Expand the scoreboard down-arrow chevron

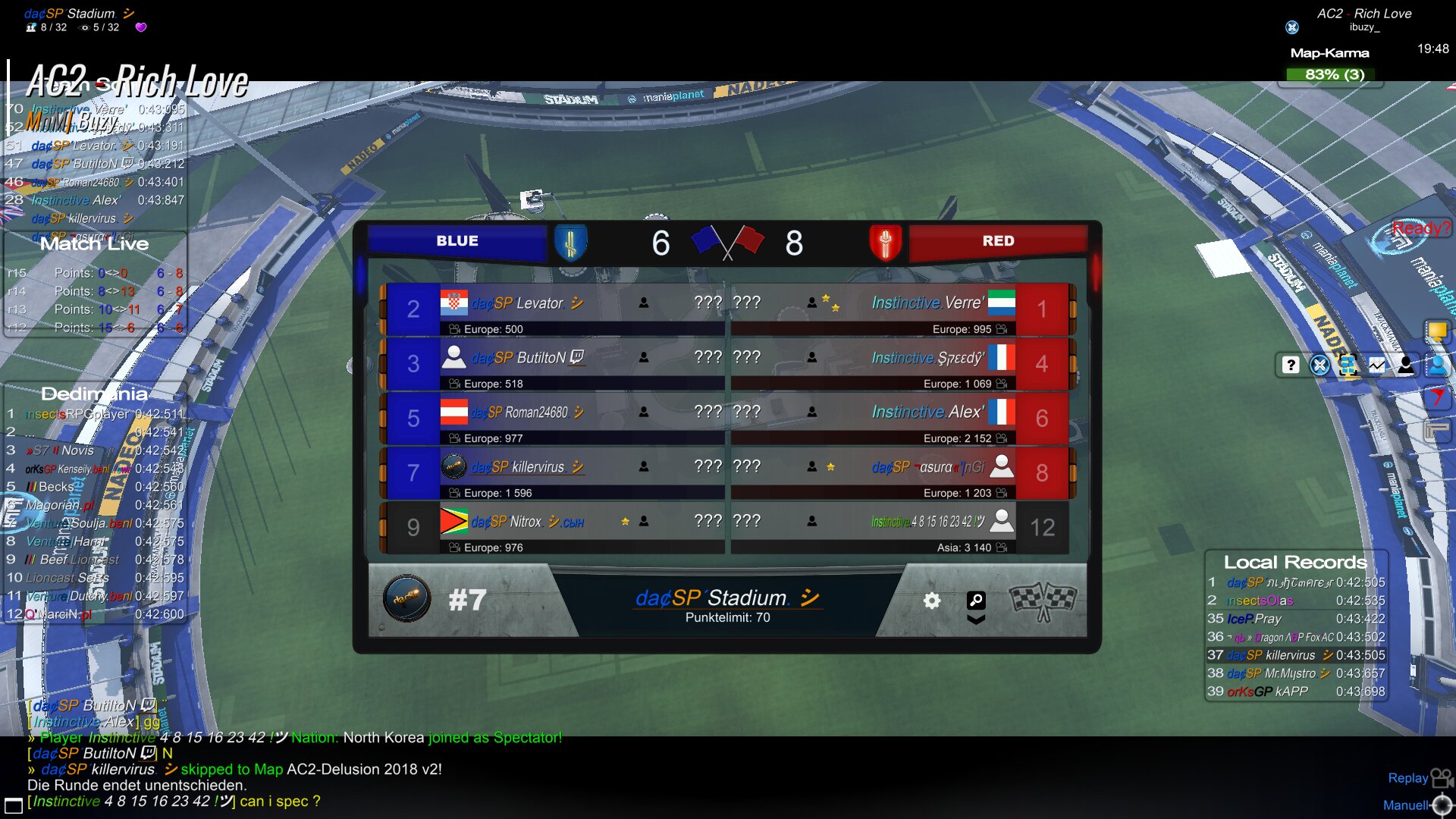(x=976, y=620)
